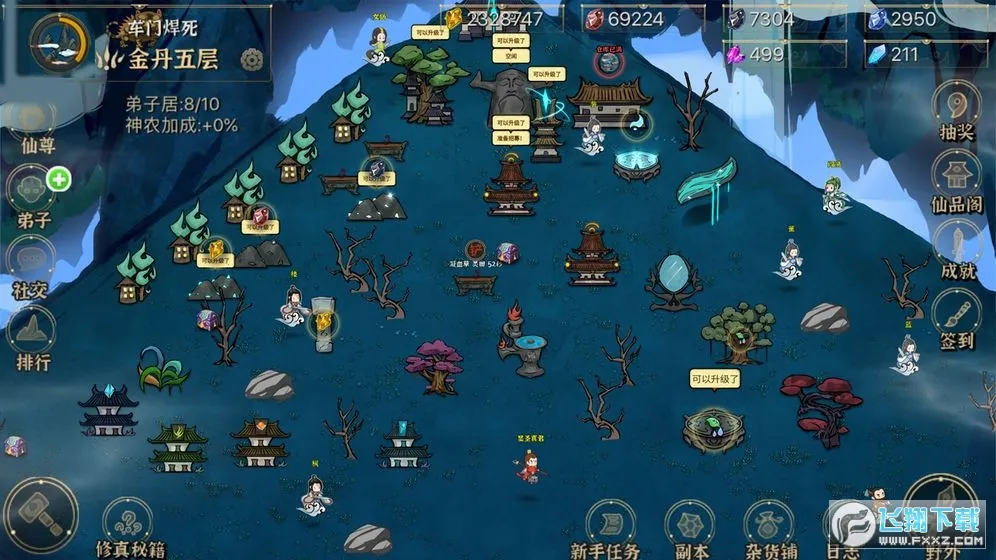996x560 pixels.
Task: Open the 签到 daily sign-in
Action: pos(955,316)
